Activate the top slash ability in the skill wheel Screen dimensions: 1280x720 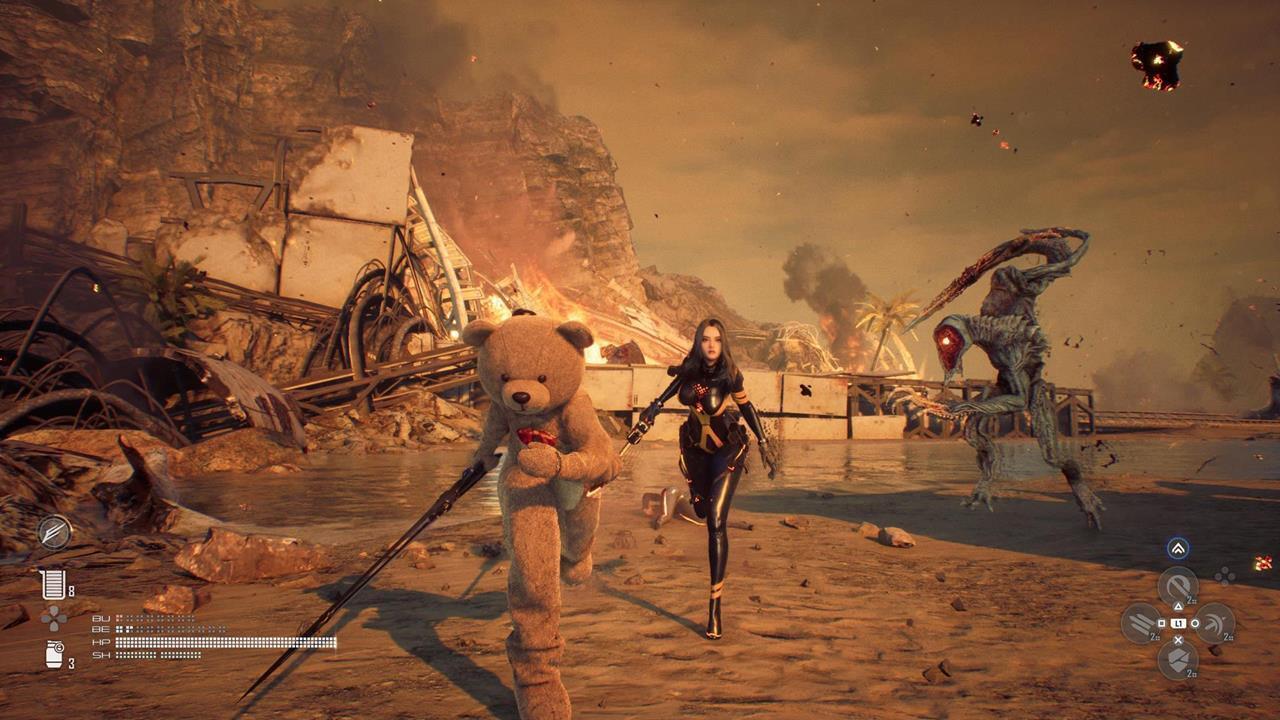tap(1179, 584)
